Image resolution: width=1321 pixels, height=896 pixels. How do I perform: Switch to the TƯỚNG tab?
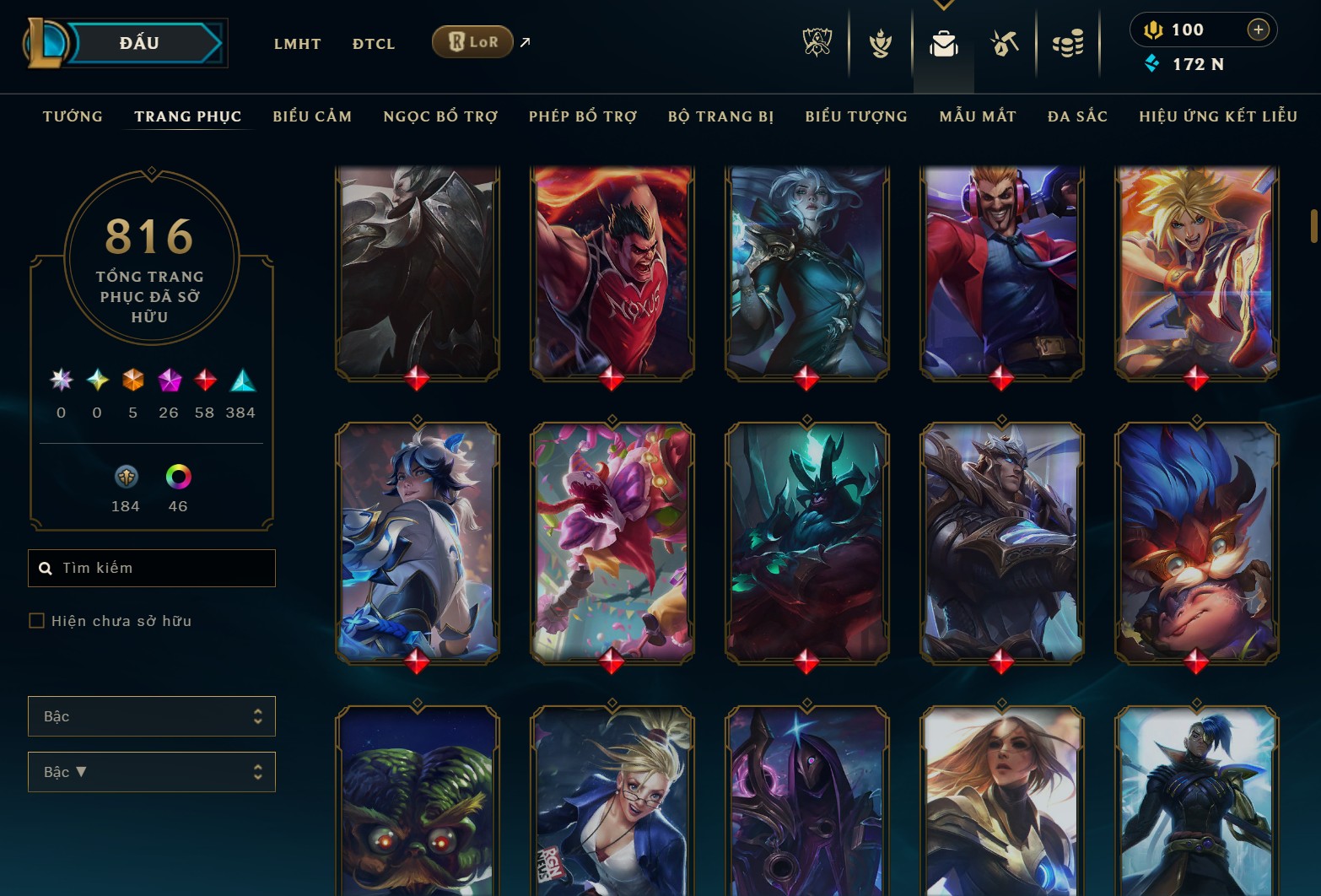tap(73, 116)
